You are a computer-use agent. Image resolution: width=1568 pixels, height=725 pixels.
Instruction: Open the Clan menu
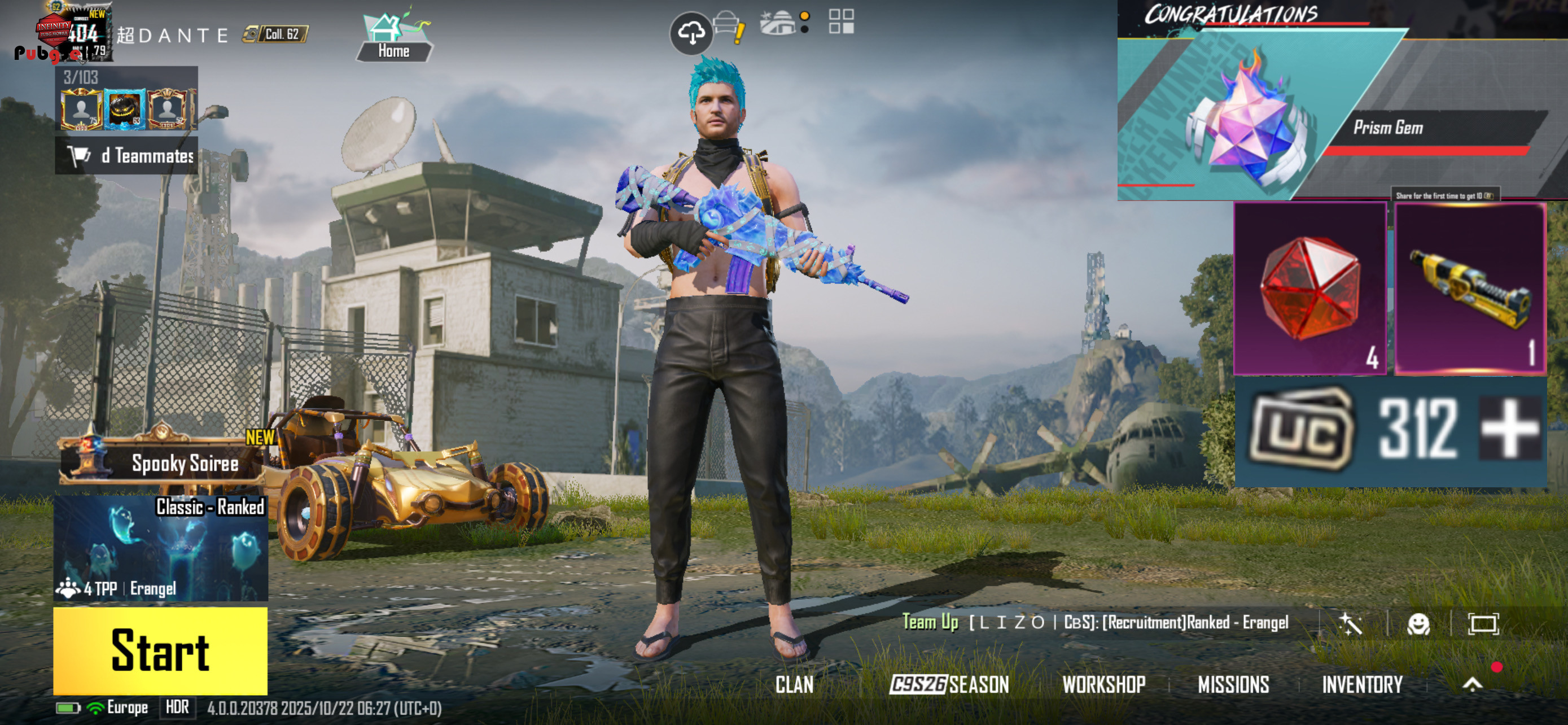click(794, 684)
